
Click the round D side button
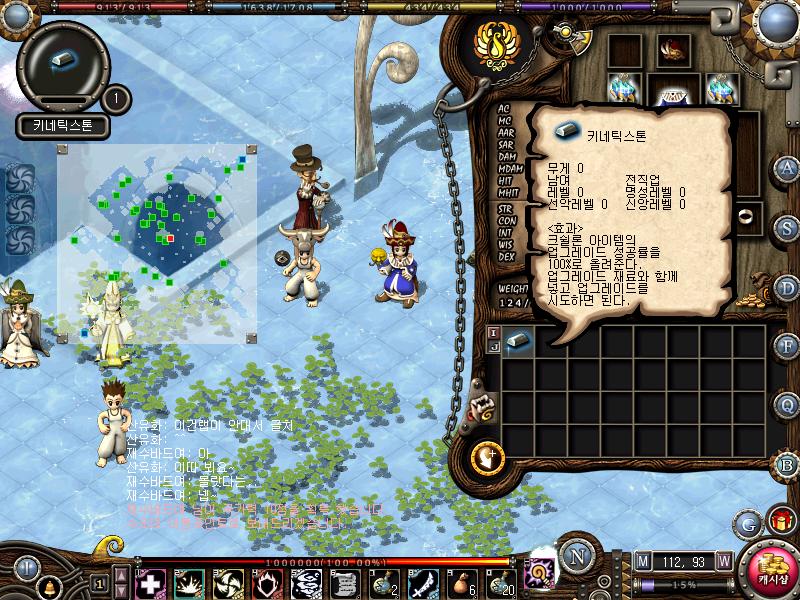[787, 287]
